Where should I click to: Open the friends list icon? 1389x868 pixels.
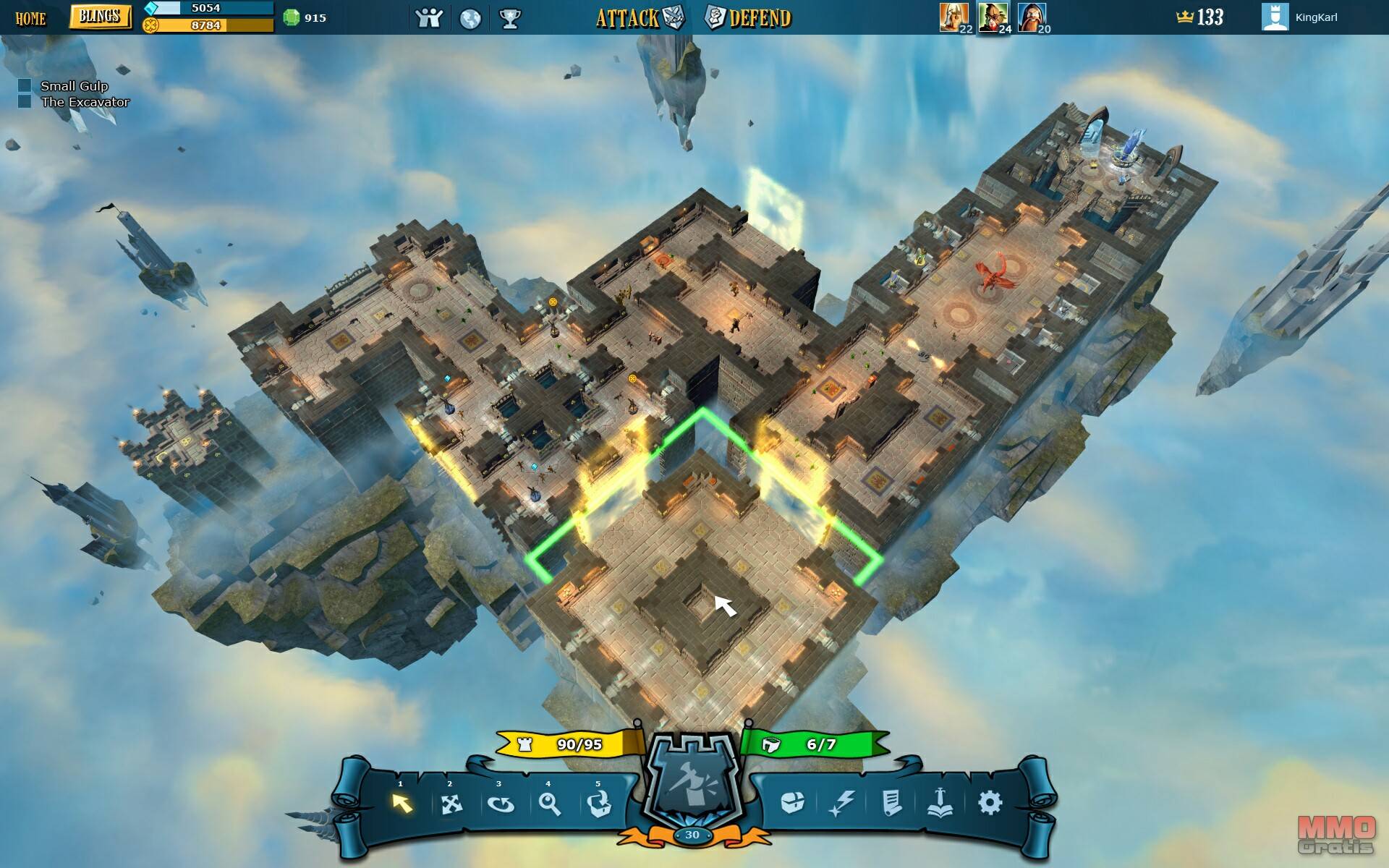429,18
